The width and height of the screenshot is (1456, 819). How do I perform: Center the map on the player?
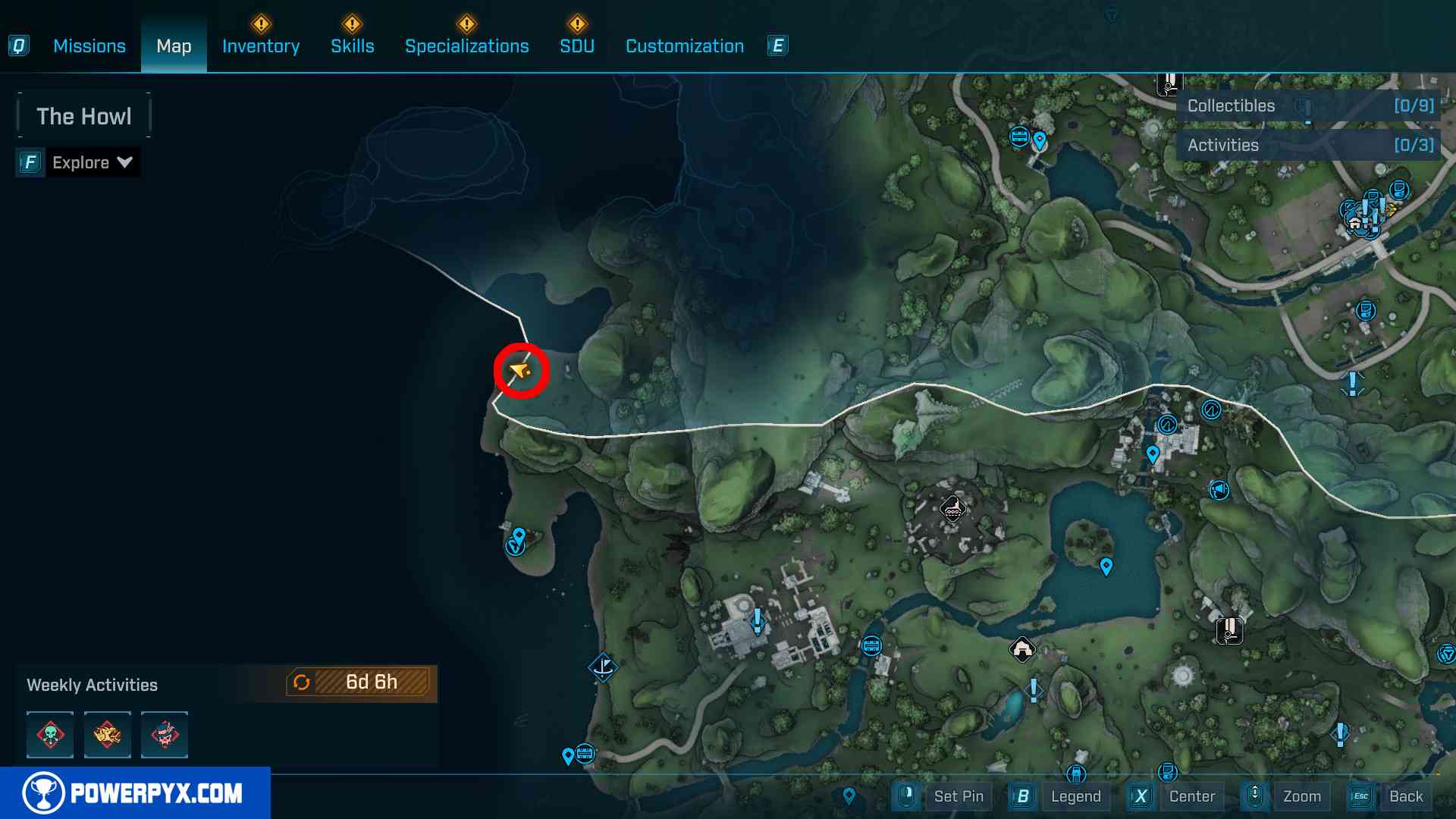click(x=1191, y=796)
